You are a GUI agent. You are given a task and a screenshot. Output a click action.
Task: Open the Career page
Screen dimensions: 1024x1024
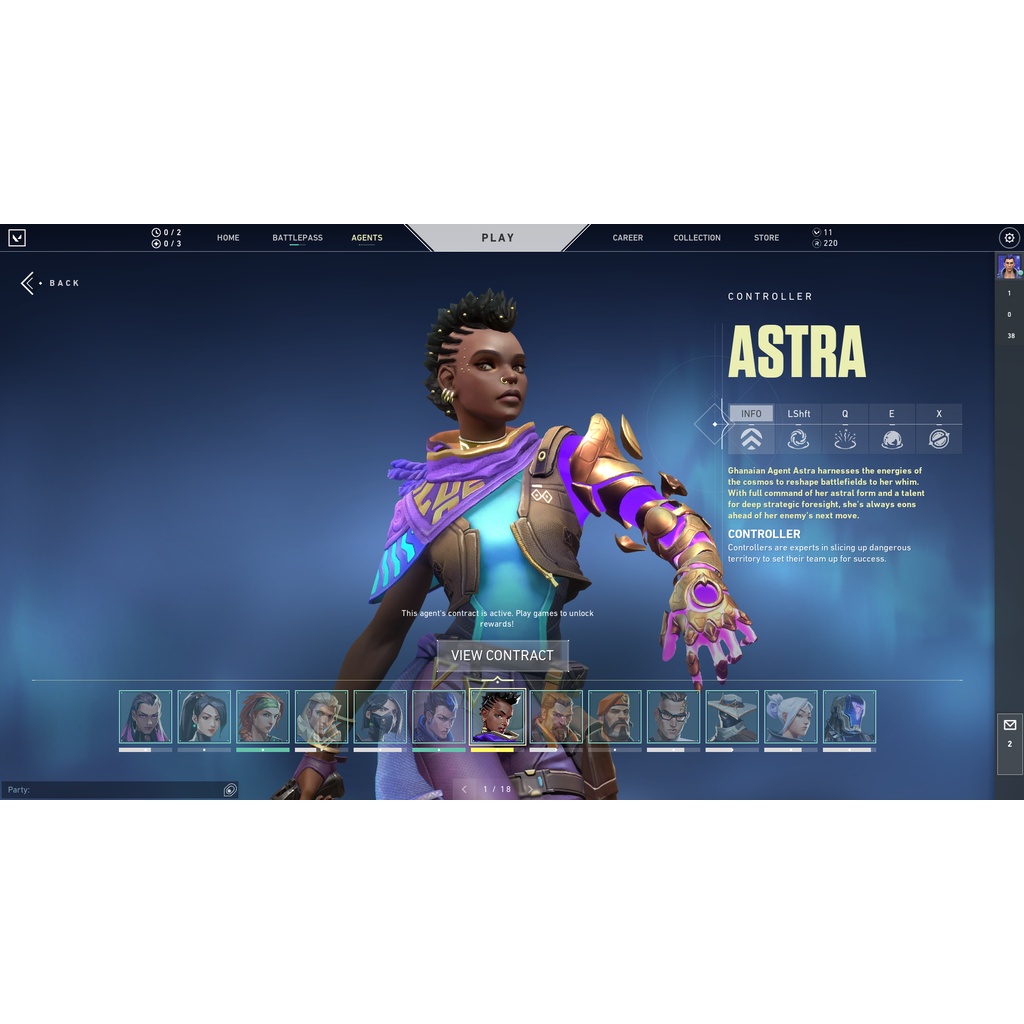(x=628, y=238)
